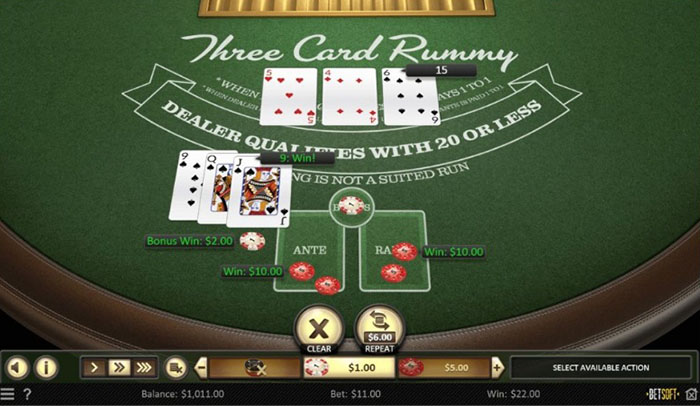Decrease chip value with the minus arrow
Screen dimensions: 700x406
tap(202, 367)
